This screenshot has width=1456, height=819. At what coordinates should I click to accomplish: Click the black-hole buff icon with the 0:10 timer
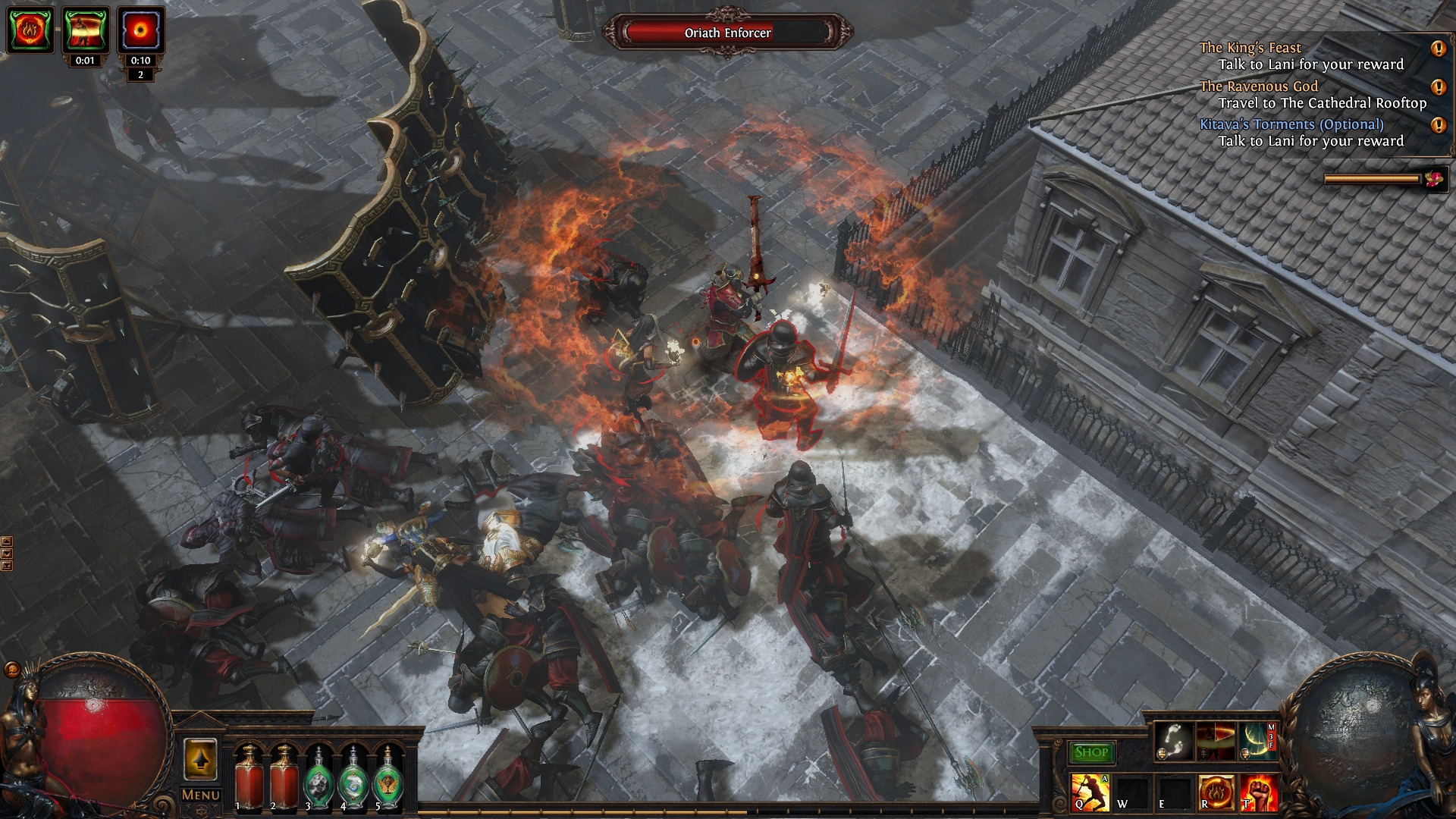point(139,30)
